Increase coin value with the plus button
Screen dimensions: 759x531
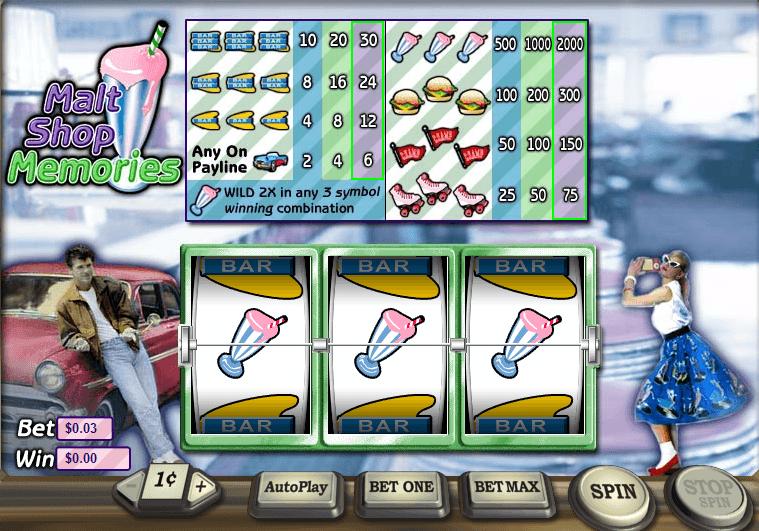201,487
